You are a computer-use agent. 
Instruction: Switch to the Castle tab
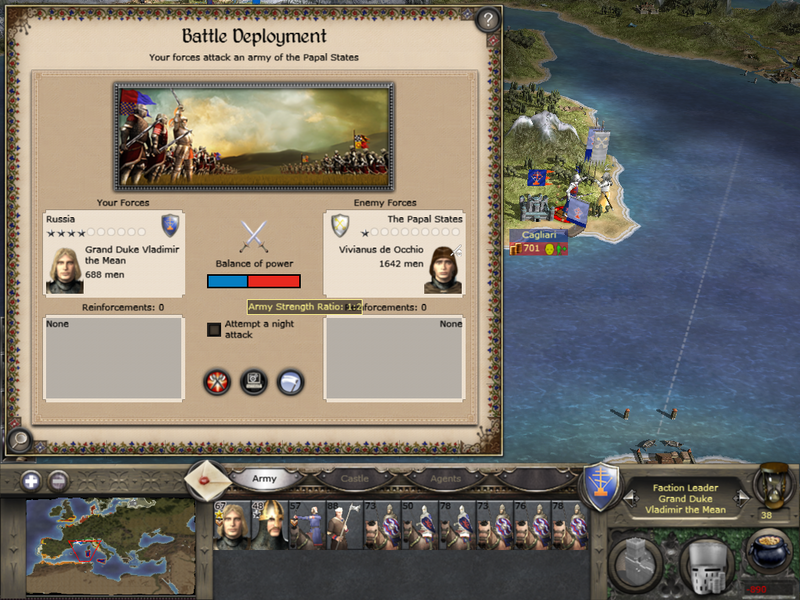click(x=355, y=479)
